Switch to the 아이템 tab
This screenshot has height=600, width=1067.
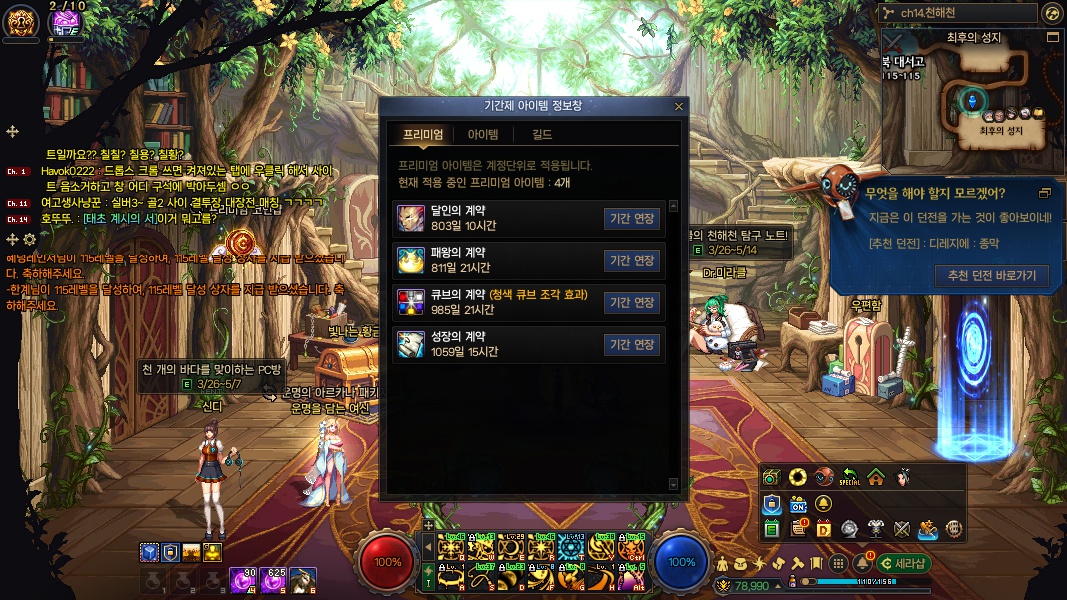(x=483, y=135)
